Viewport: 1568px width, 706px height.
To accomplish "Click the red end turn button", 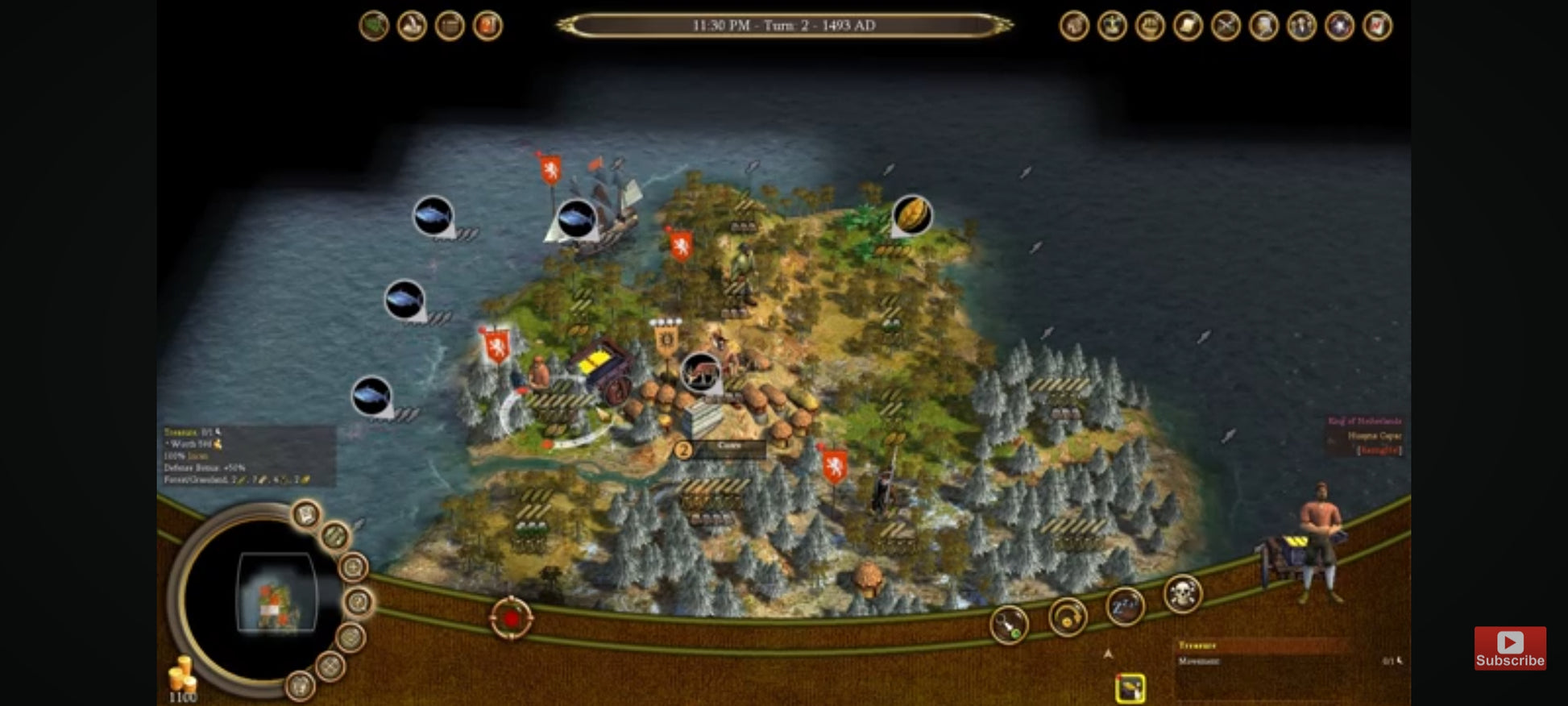I will [511, 619].
